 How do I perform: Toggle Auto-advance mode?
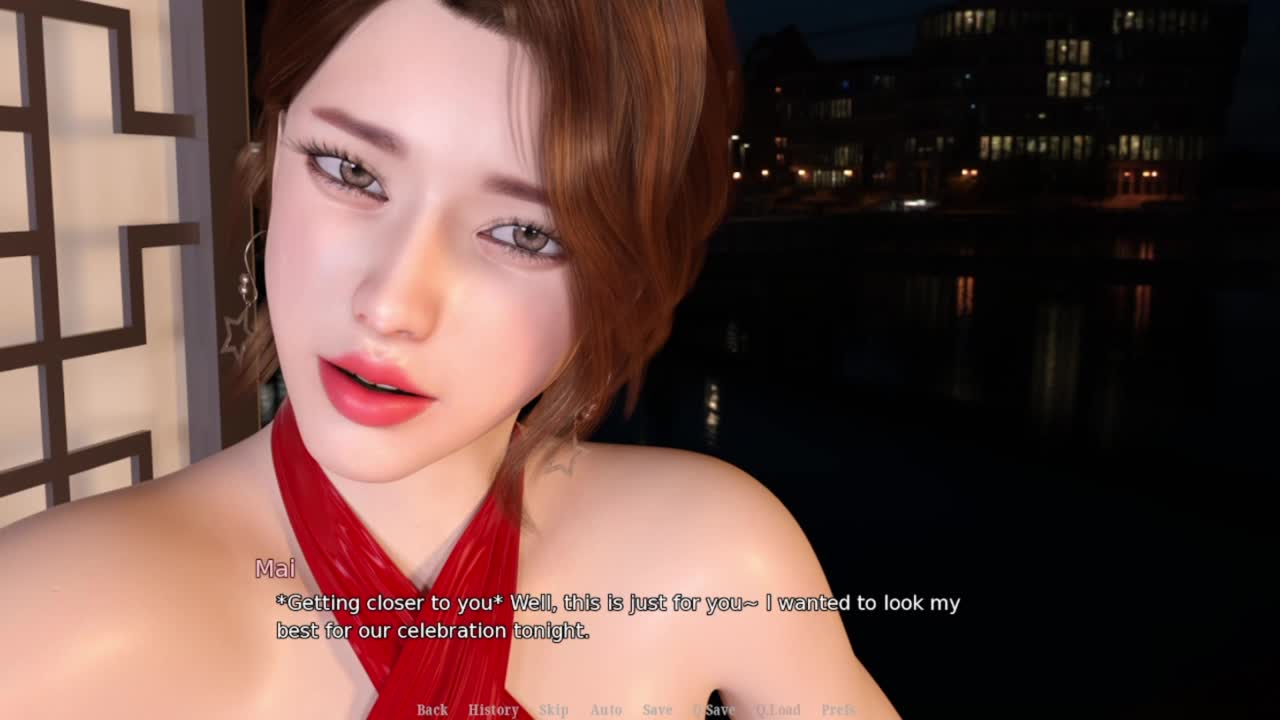[x=606, y=710]
